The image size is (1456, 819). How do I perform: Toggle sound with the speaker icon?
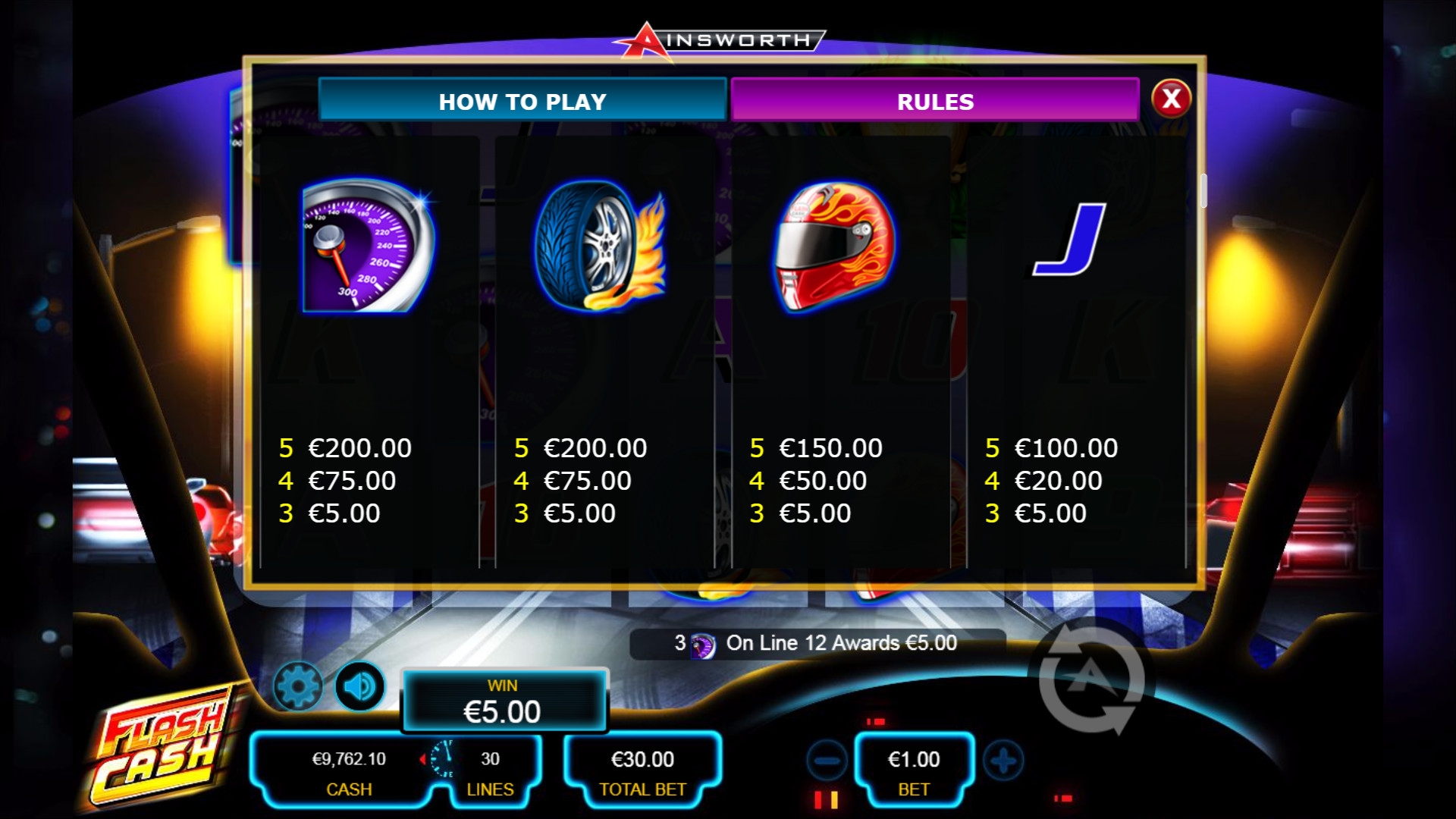coord(359,686)
